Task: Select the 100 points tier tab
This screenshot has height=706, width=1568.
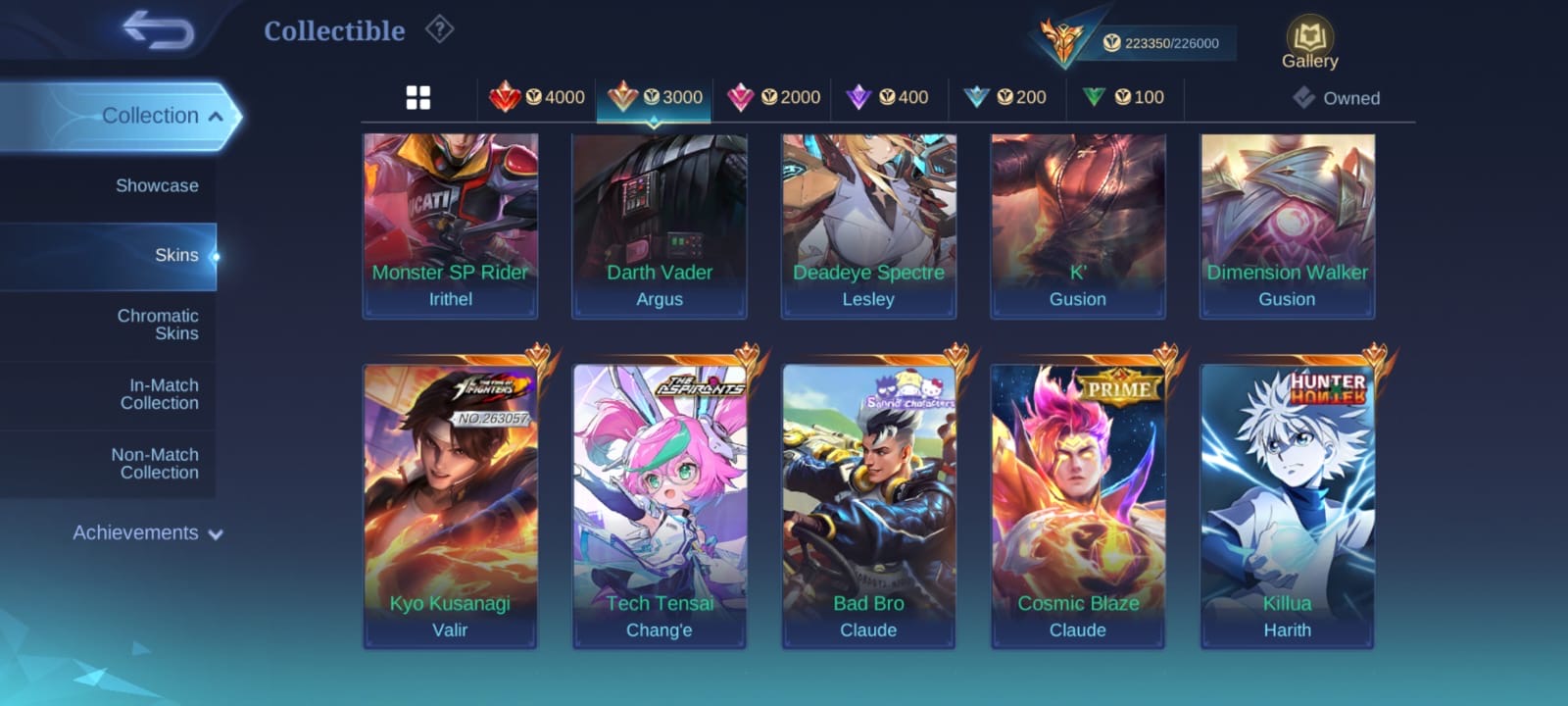Action: [x=1124, y=98]
